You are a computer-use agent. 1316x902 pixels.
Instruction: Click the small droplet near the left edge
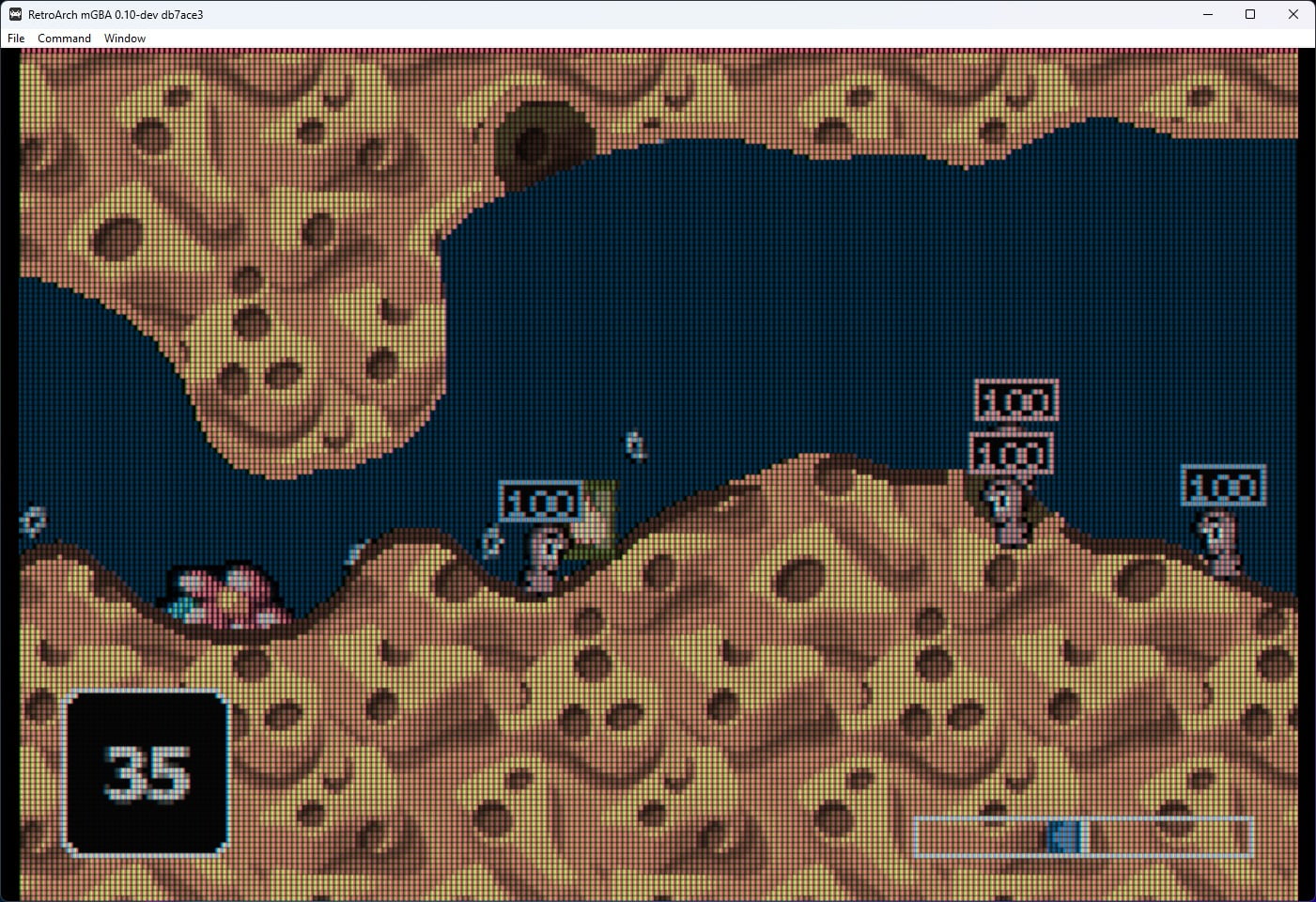point(31,521)
